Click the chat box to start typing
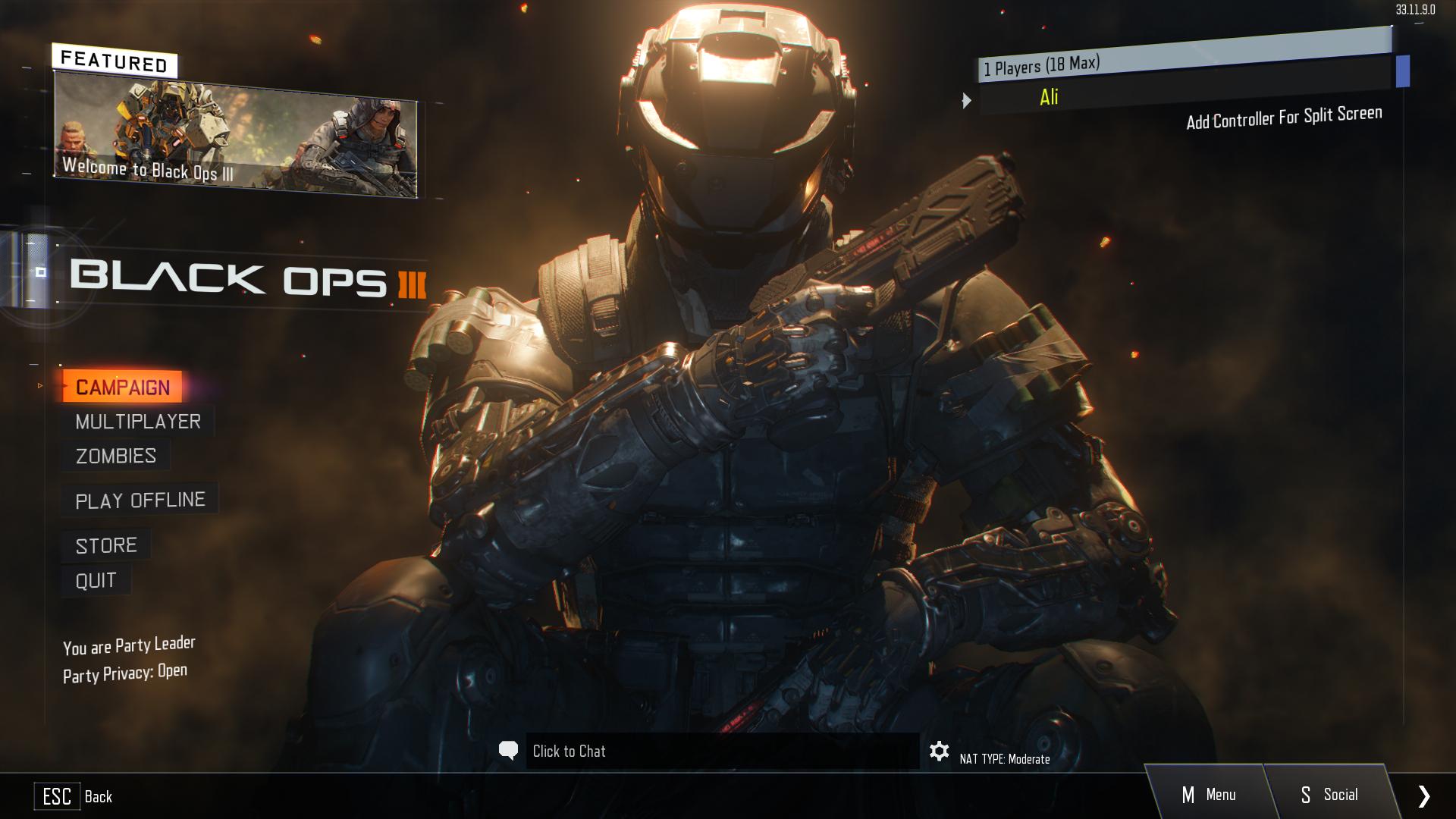This screenshot has width=1456, height=819. click(720, 752)
